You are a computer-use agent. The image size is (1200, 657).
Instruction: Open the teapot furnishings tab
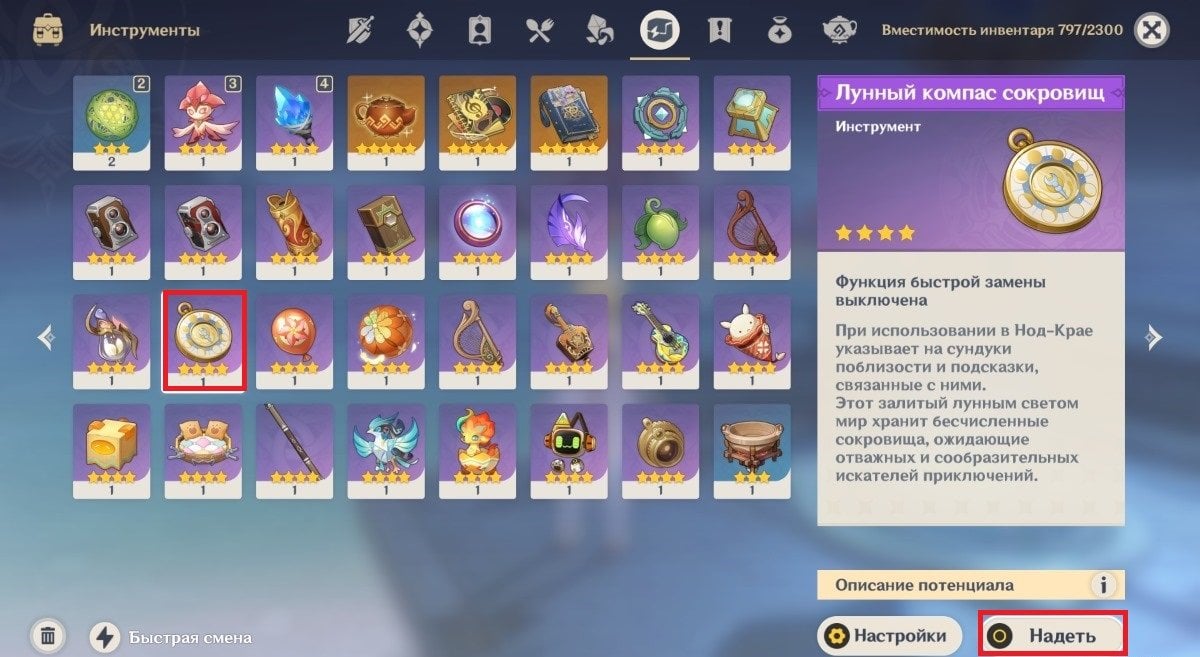pos(838,31)
